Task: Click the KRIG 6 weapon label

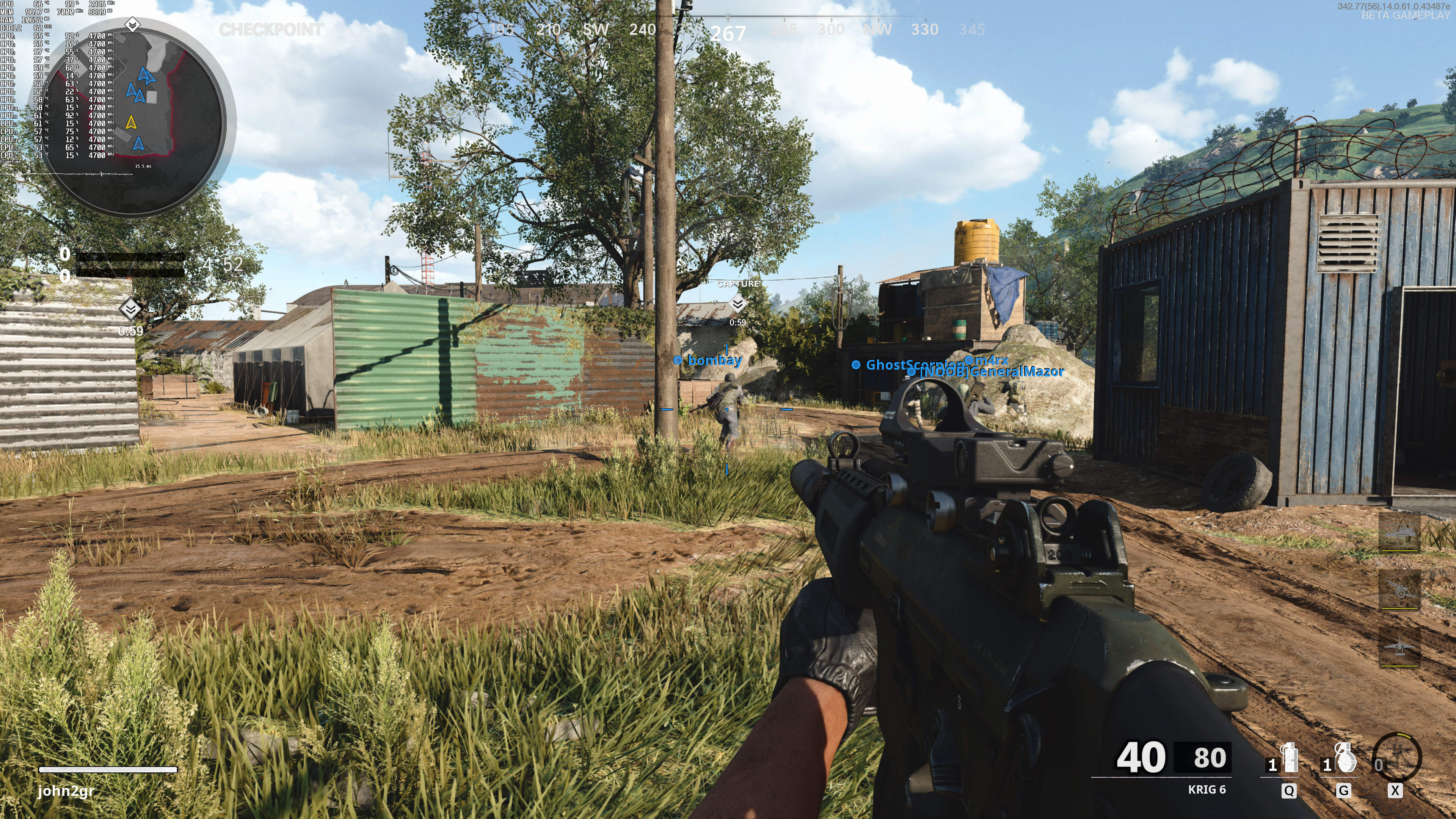Action: 1206,789
